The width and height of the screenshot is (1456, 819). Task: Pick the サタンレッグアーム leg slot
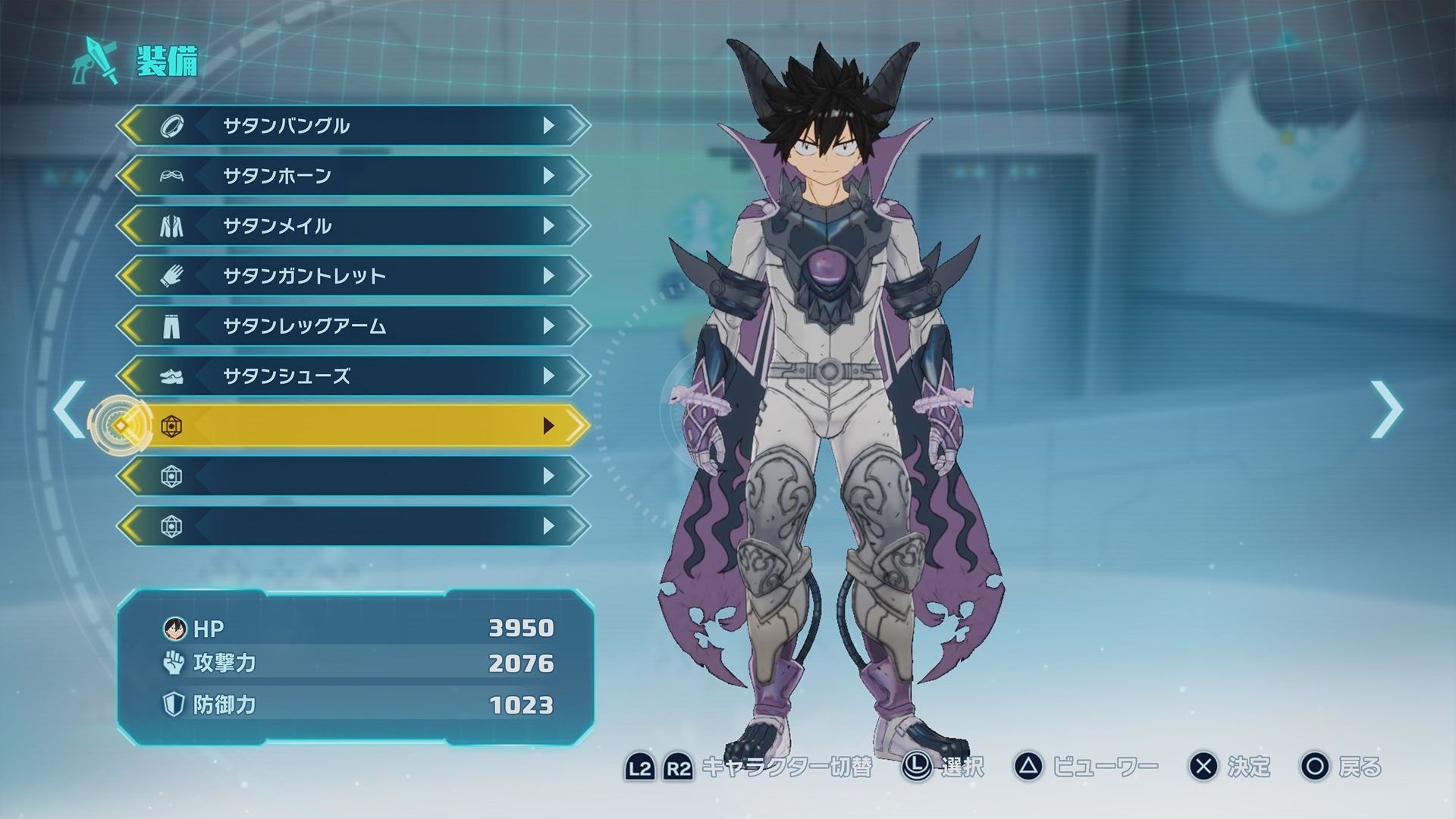point(353,326)
